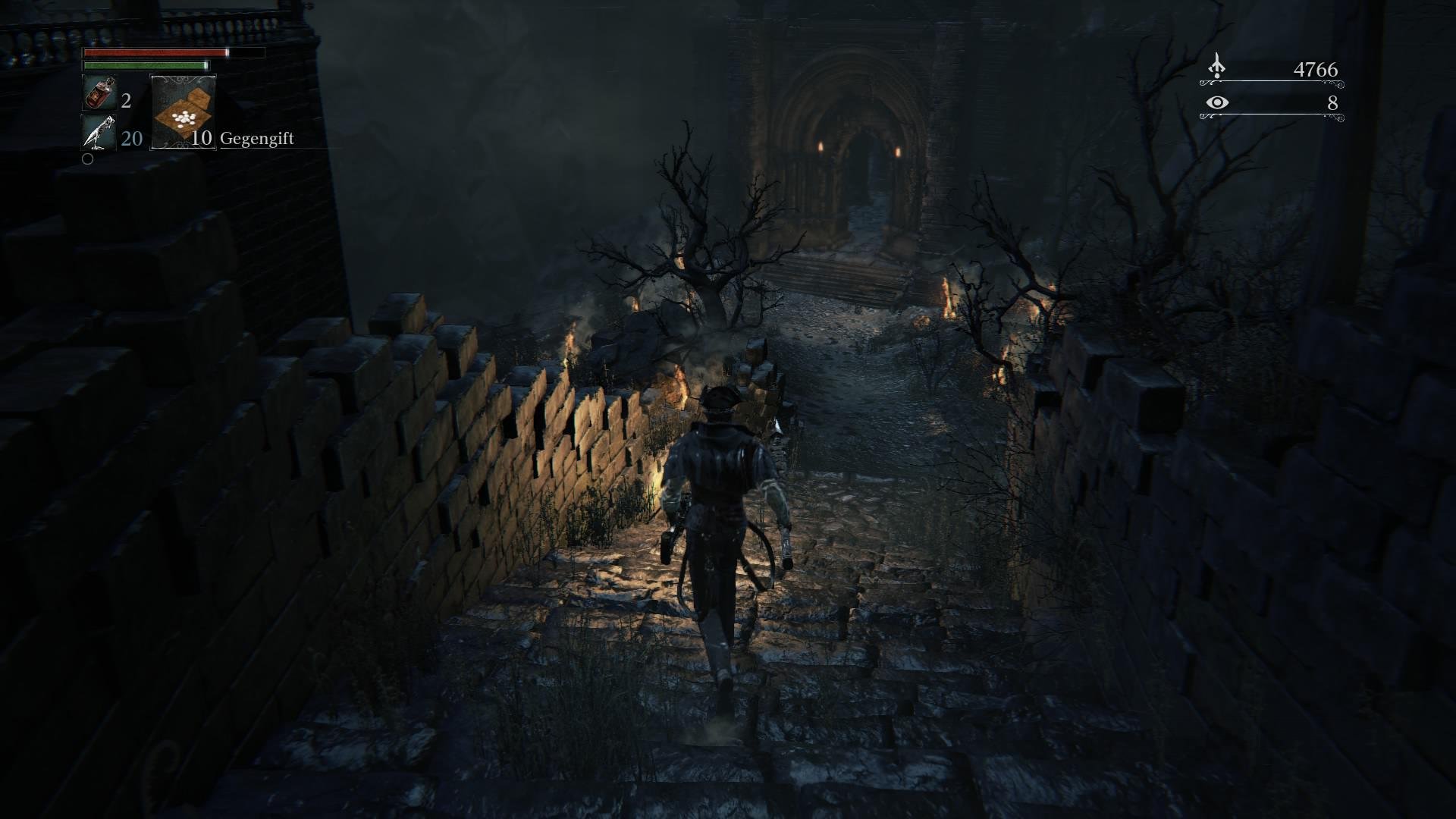
Task: Click the red health bar
Action: 155,52
